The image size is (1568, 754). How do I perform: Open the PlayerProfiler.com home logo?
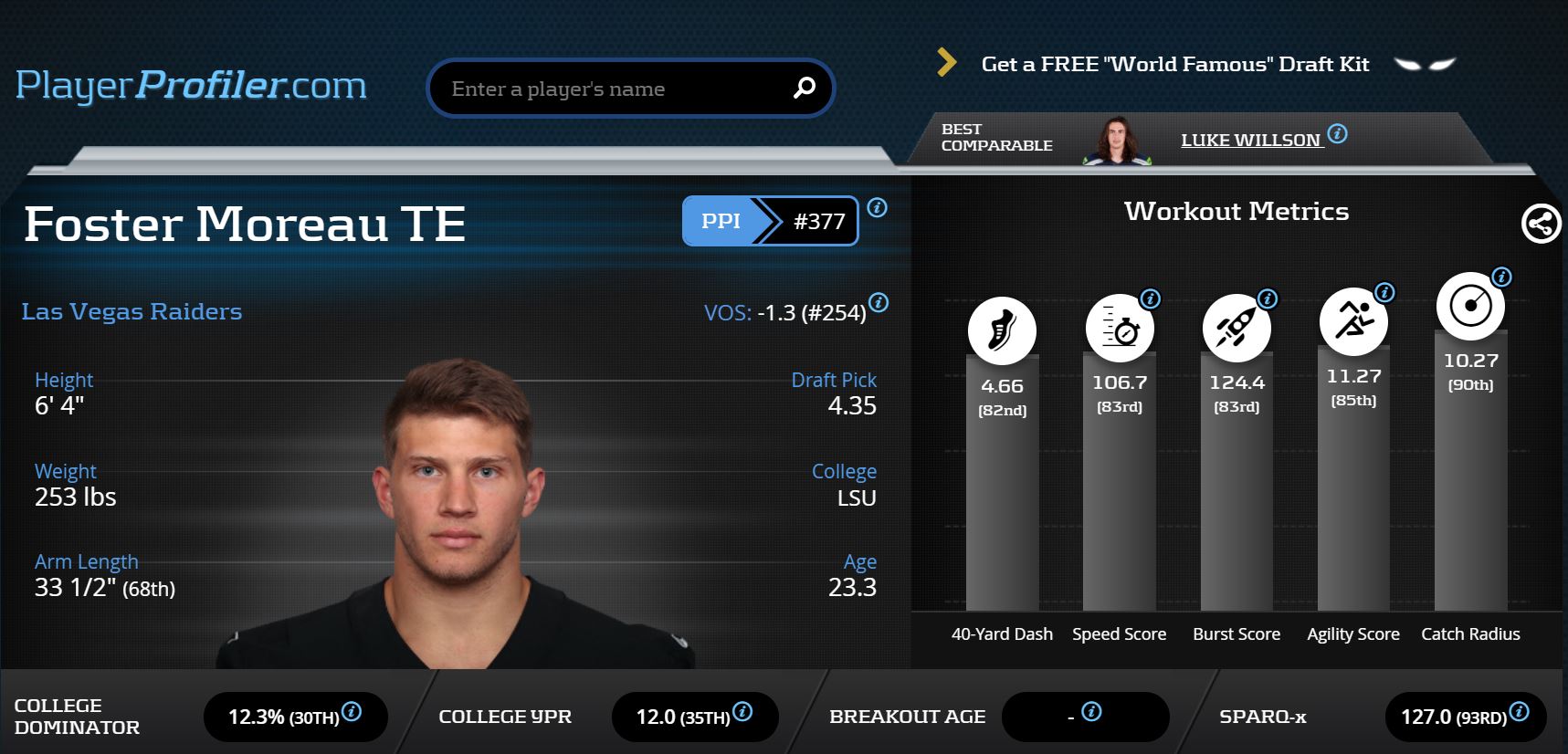[x=191, y=86]
